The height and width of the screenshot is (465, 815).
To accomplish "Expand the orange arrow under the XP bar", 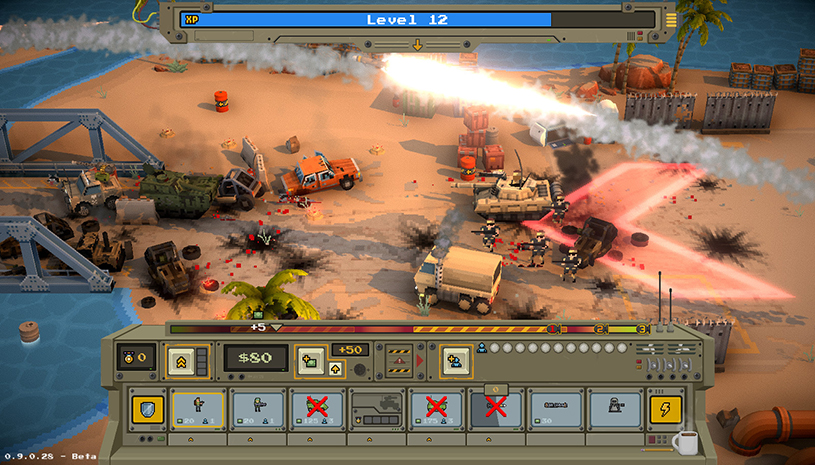I will click(x=417, y=44).
